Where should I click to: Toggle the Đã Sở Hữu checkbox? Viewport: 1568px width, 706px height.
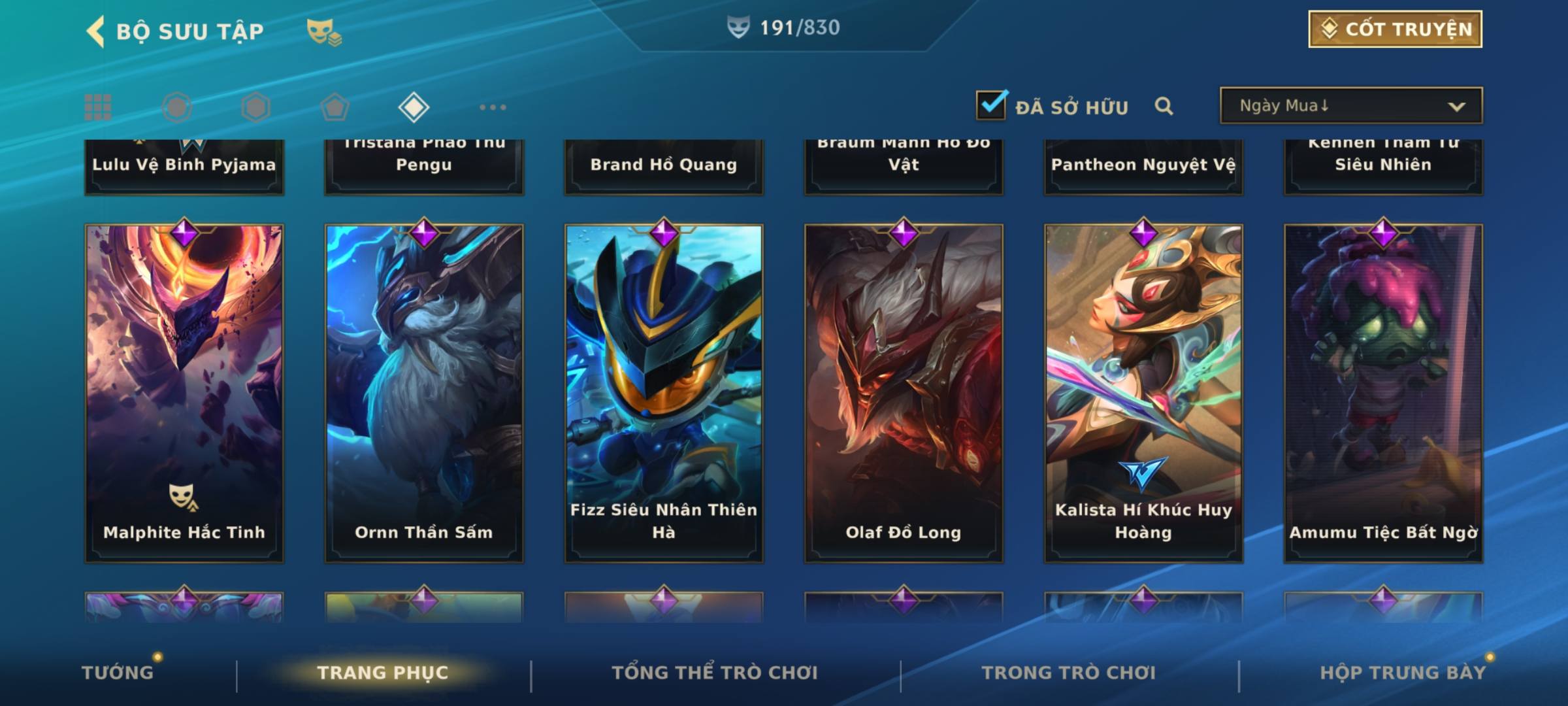pos(991,105)
